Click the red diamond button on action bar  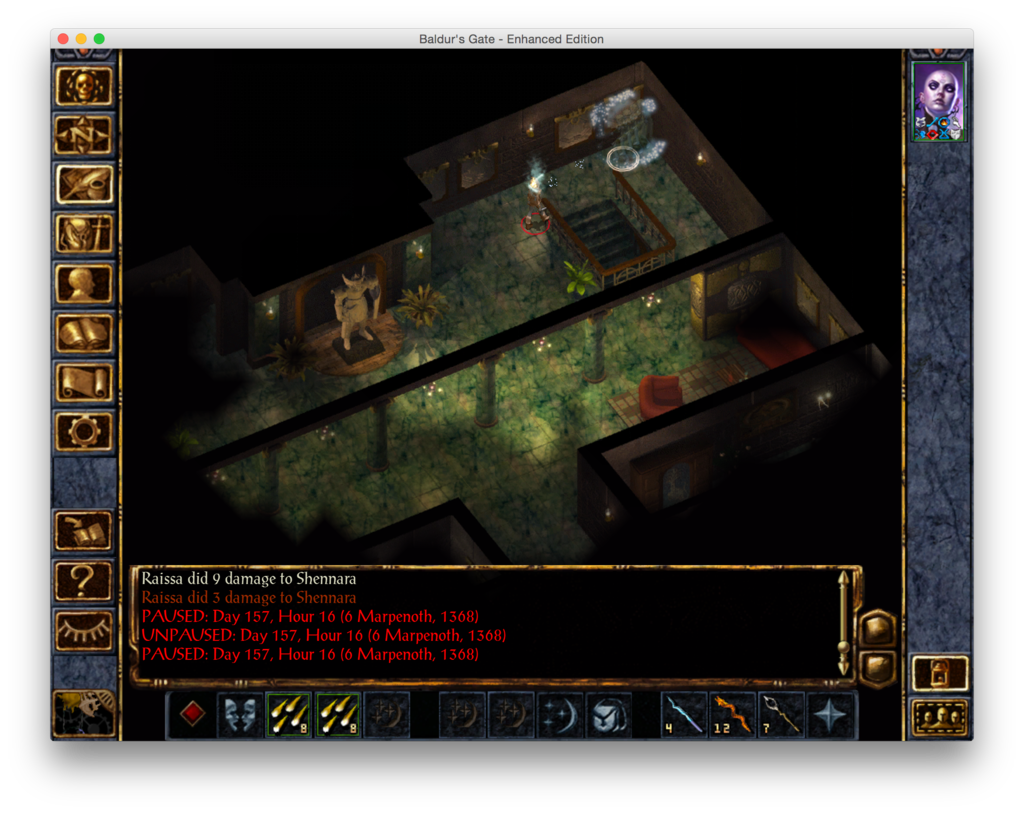[x=192, y=715]
